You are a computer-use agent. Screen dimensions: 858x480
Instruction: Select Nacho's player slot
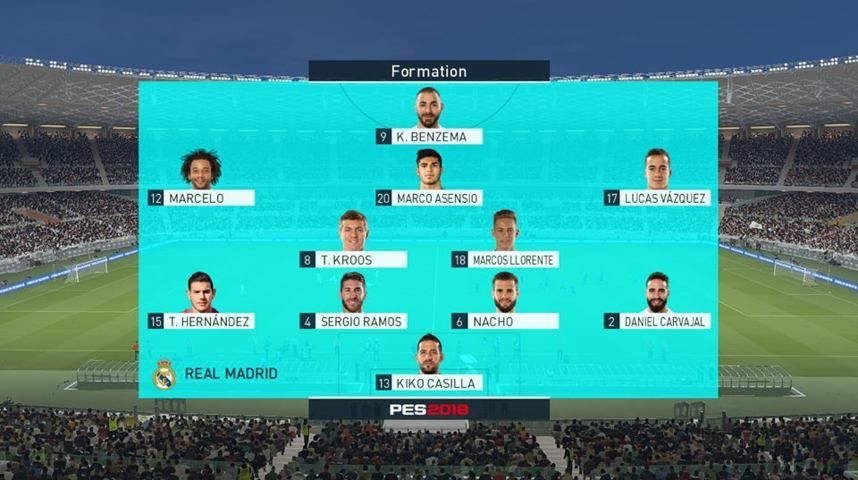point(504,321)
